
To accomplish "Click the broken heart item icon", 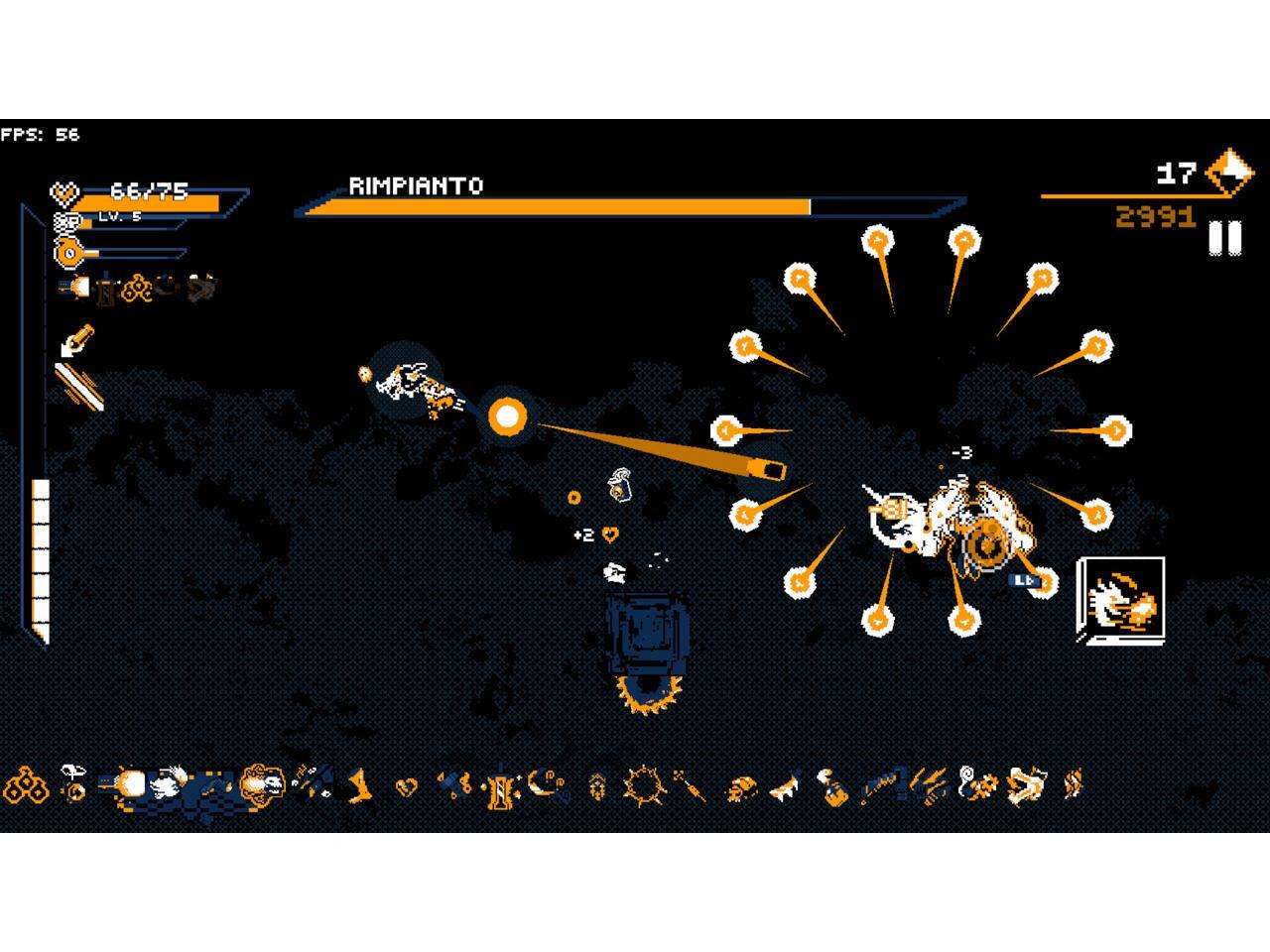I will (x=407, y=787).
